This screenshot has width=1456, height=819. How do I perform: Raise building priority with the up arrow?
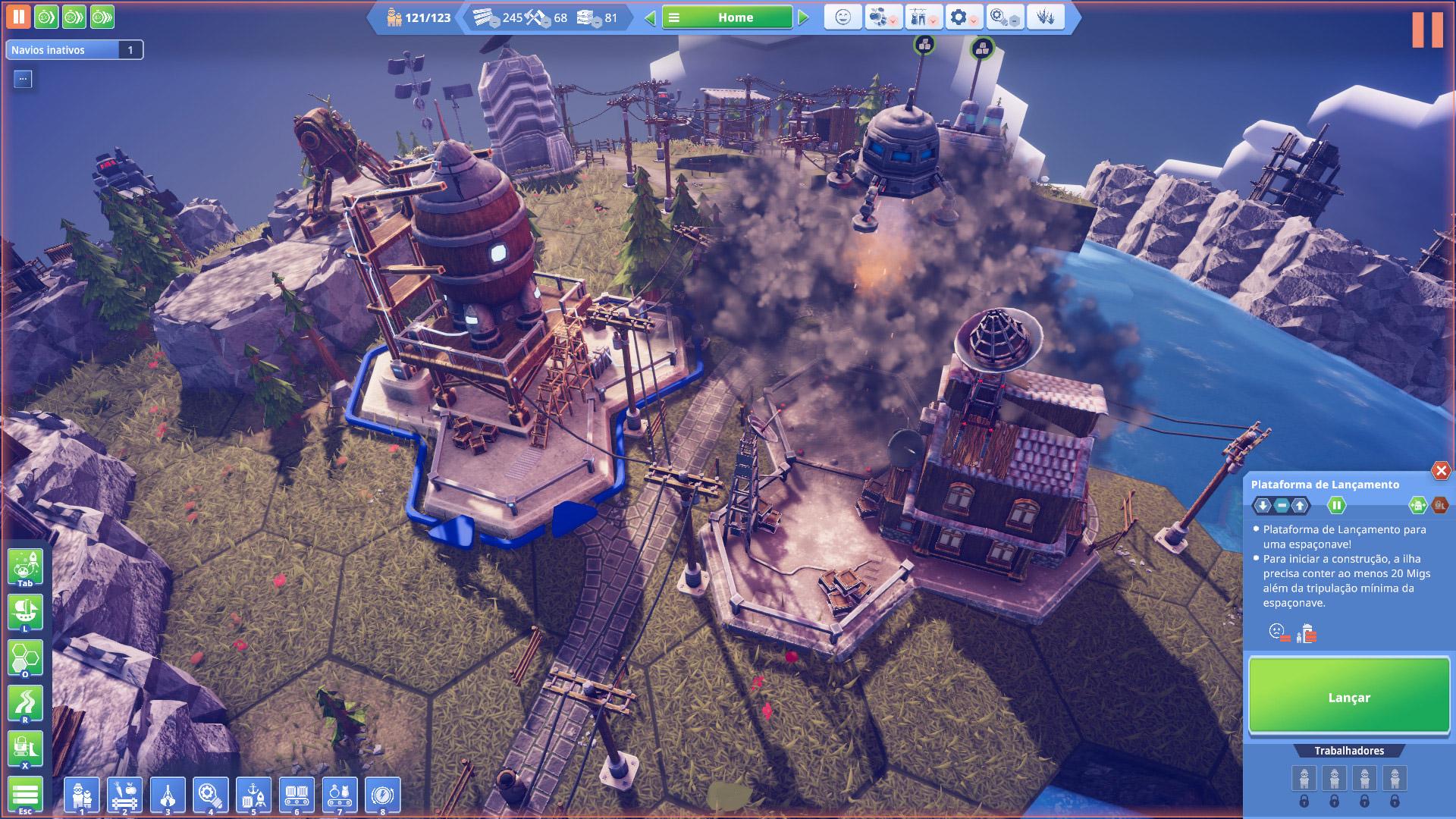coord(1300,505)
